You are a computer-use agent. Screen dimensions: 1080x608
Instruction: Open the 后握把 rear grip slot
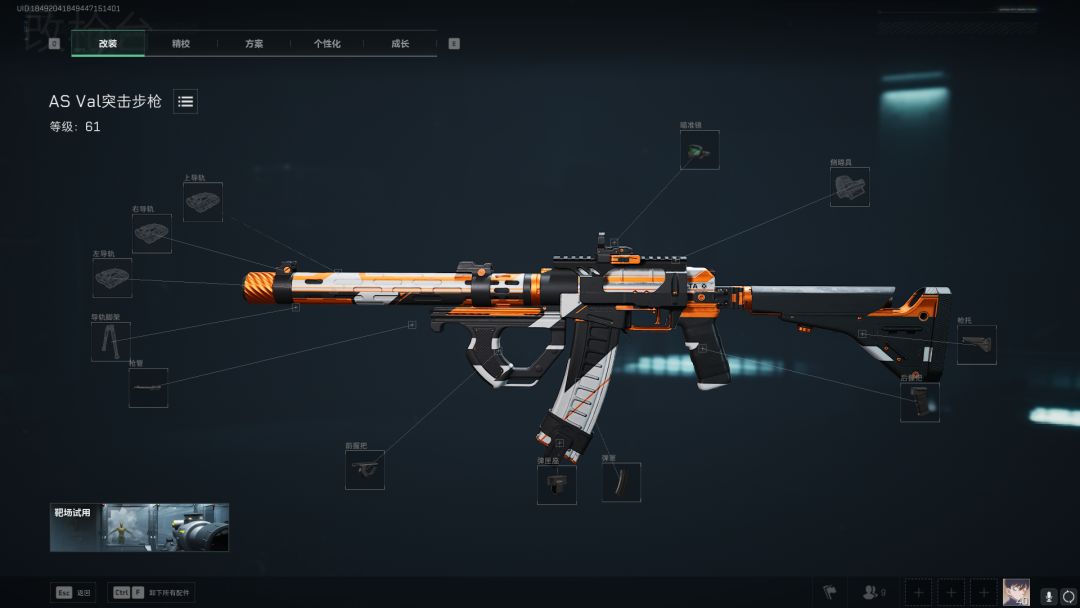pyautogui.click(x=920, y=402)
